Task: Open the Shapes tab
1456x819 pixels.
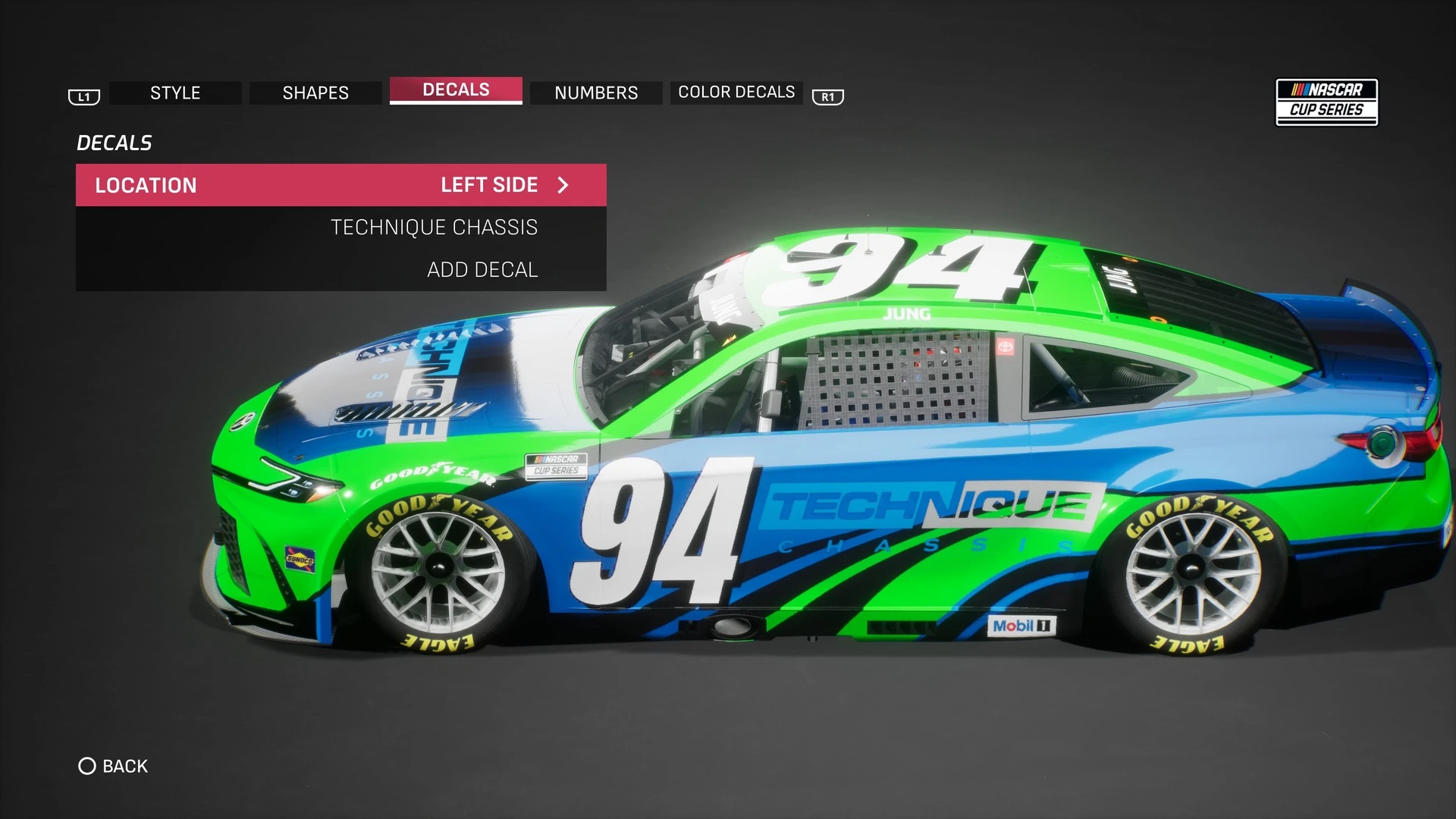Action: click(315, 93)
